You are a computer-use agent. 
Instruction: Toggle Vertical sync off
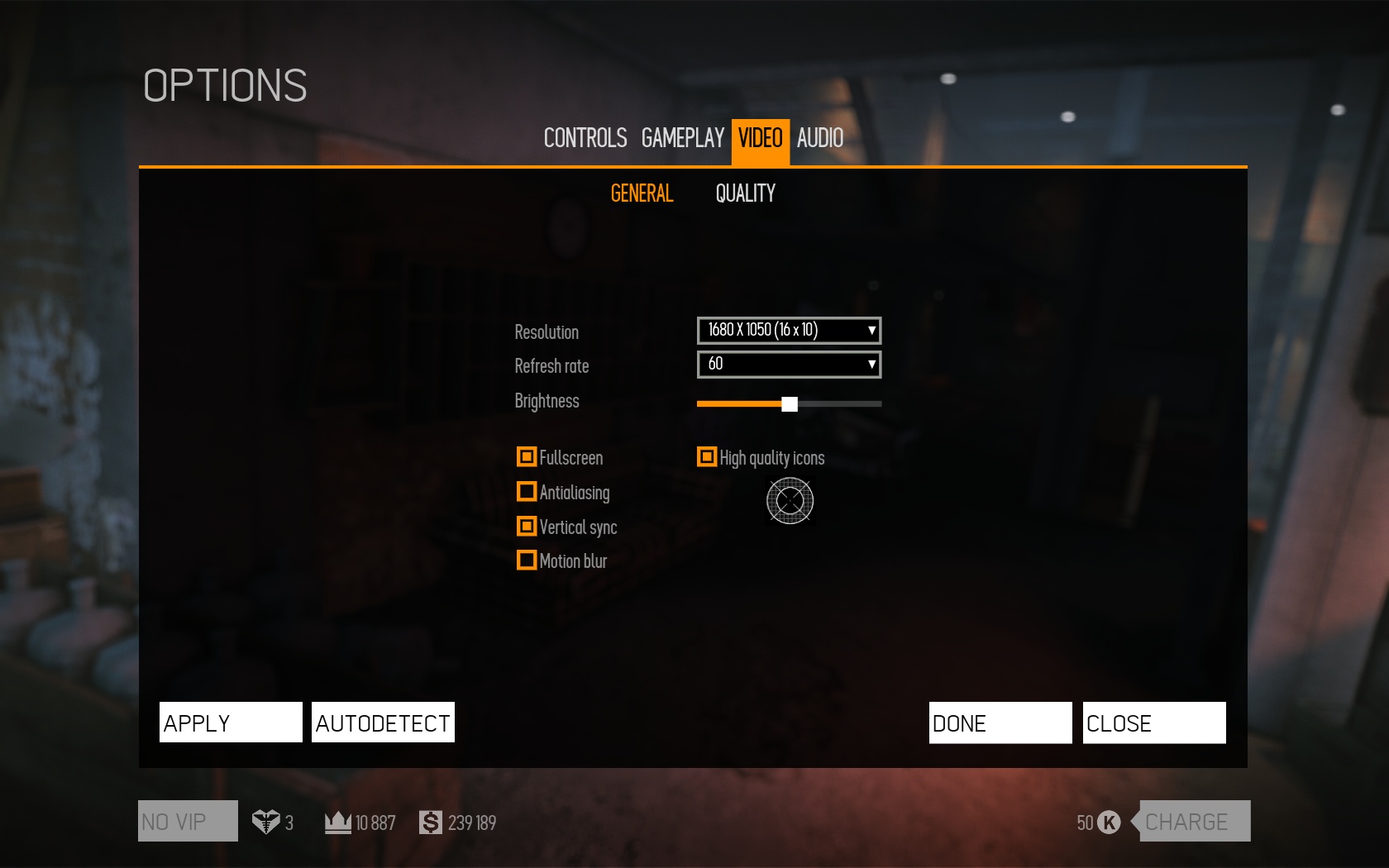click(x=527, y=527)
